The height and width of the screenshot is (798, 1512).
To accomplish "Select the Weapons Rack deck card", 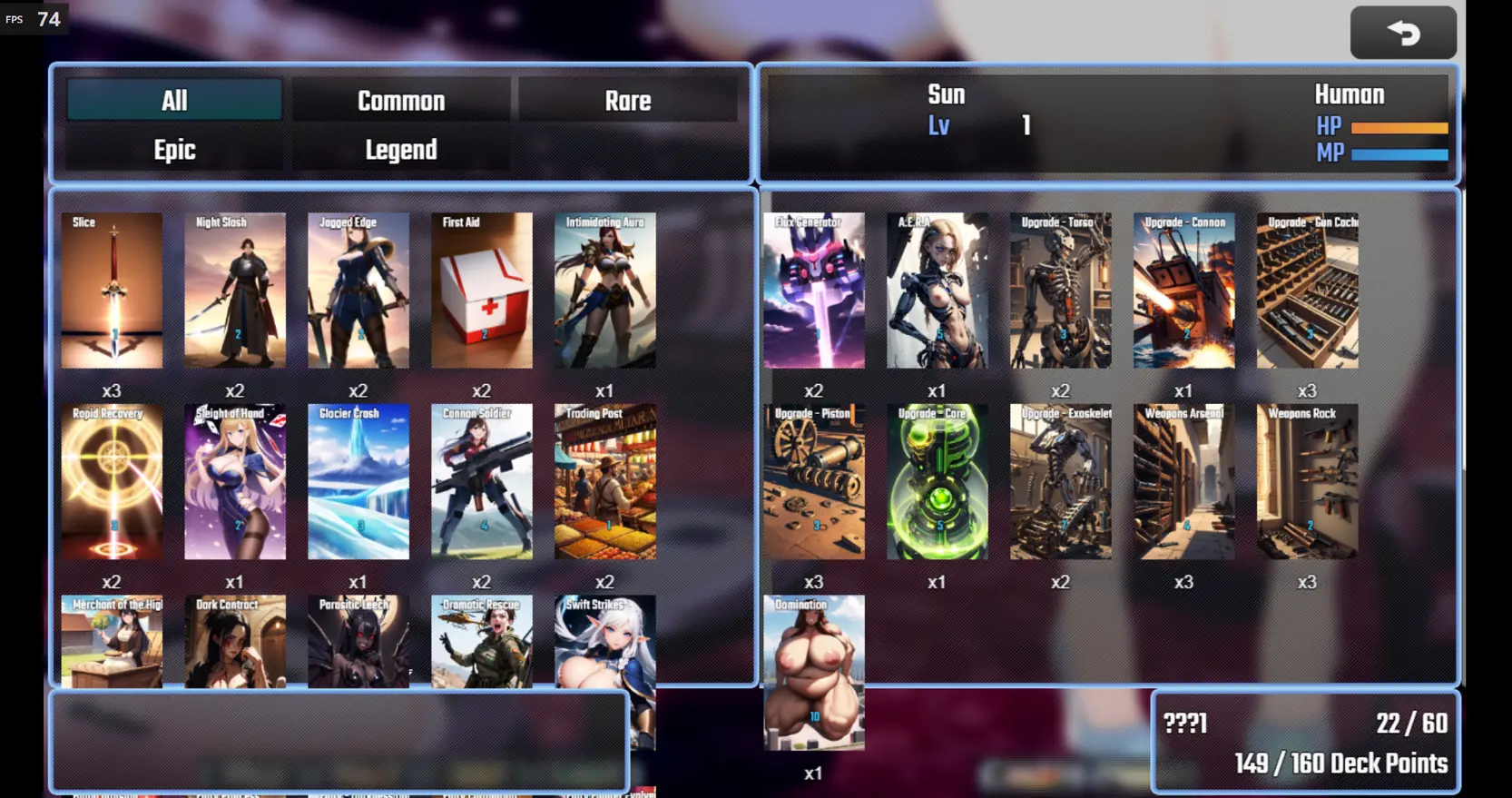I will [x=1308, y=482].
